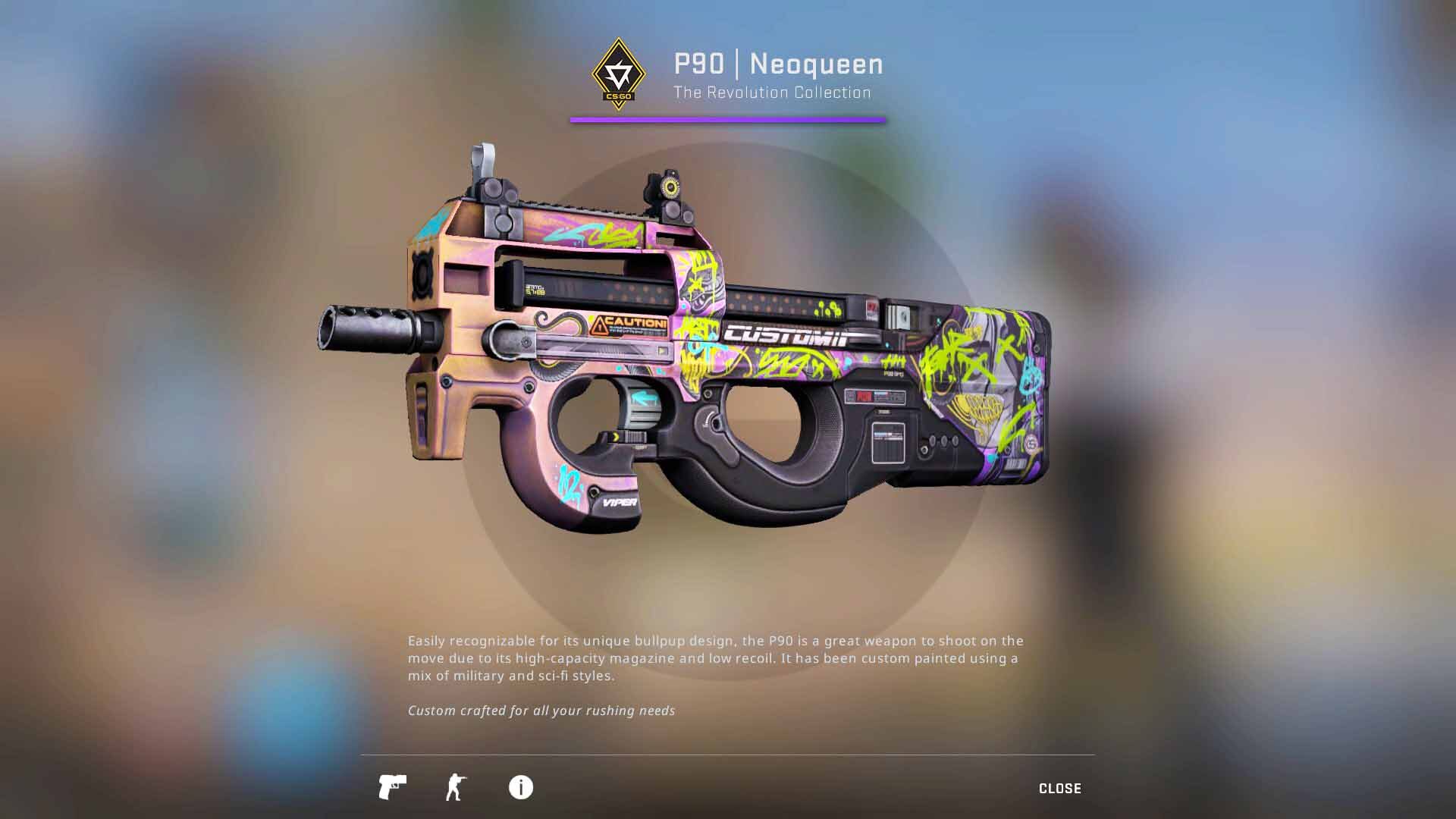Show the weapon-only inspect view
The width and height of the screenshot is (1456, 819).
coord(392,787)
